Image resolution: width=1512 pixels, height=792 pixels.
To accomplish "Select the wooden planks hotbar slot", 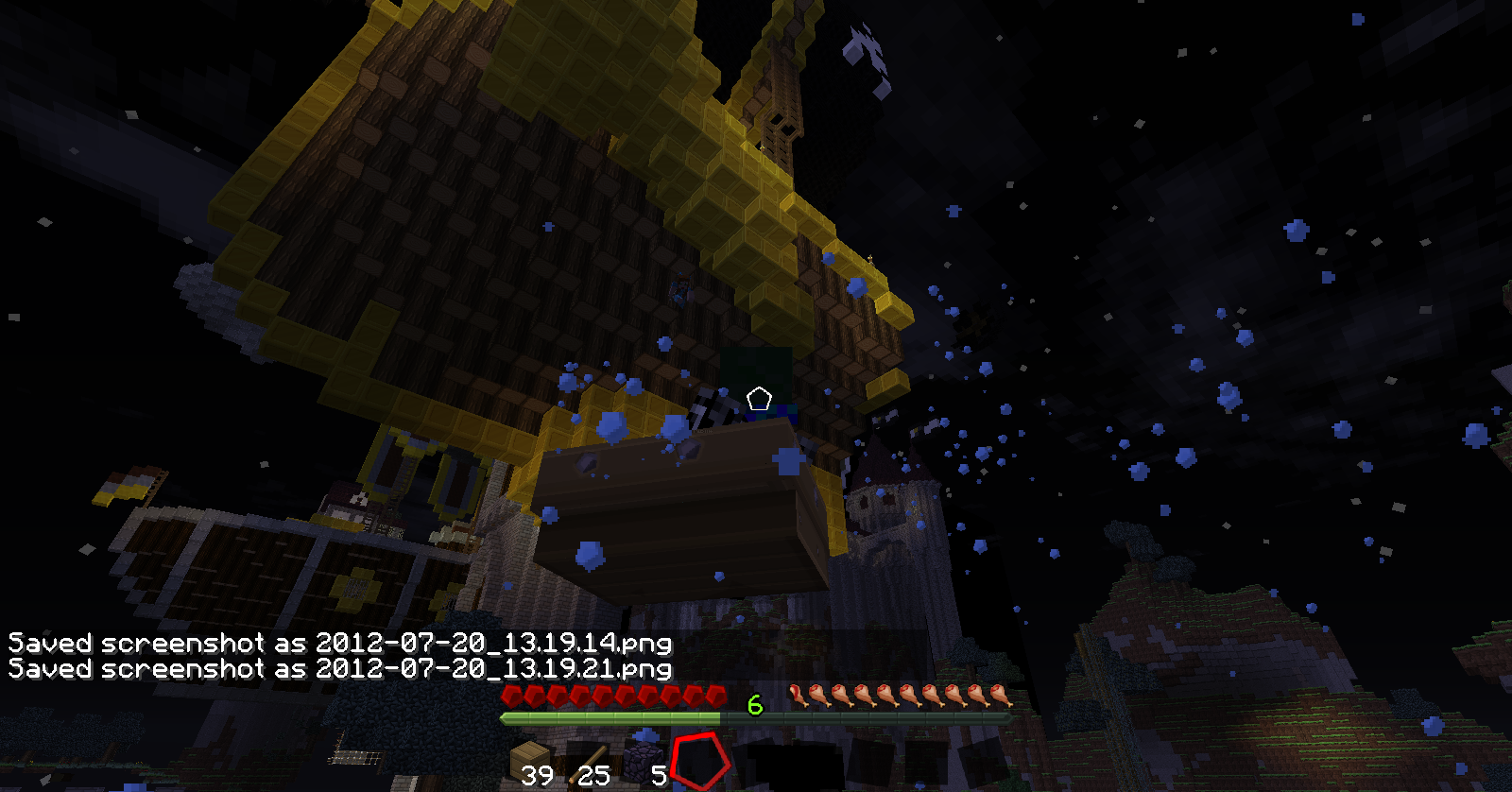I will tap(531, 762).
